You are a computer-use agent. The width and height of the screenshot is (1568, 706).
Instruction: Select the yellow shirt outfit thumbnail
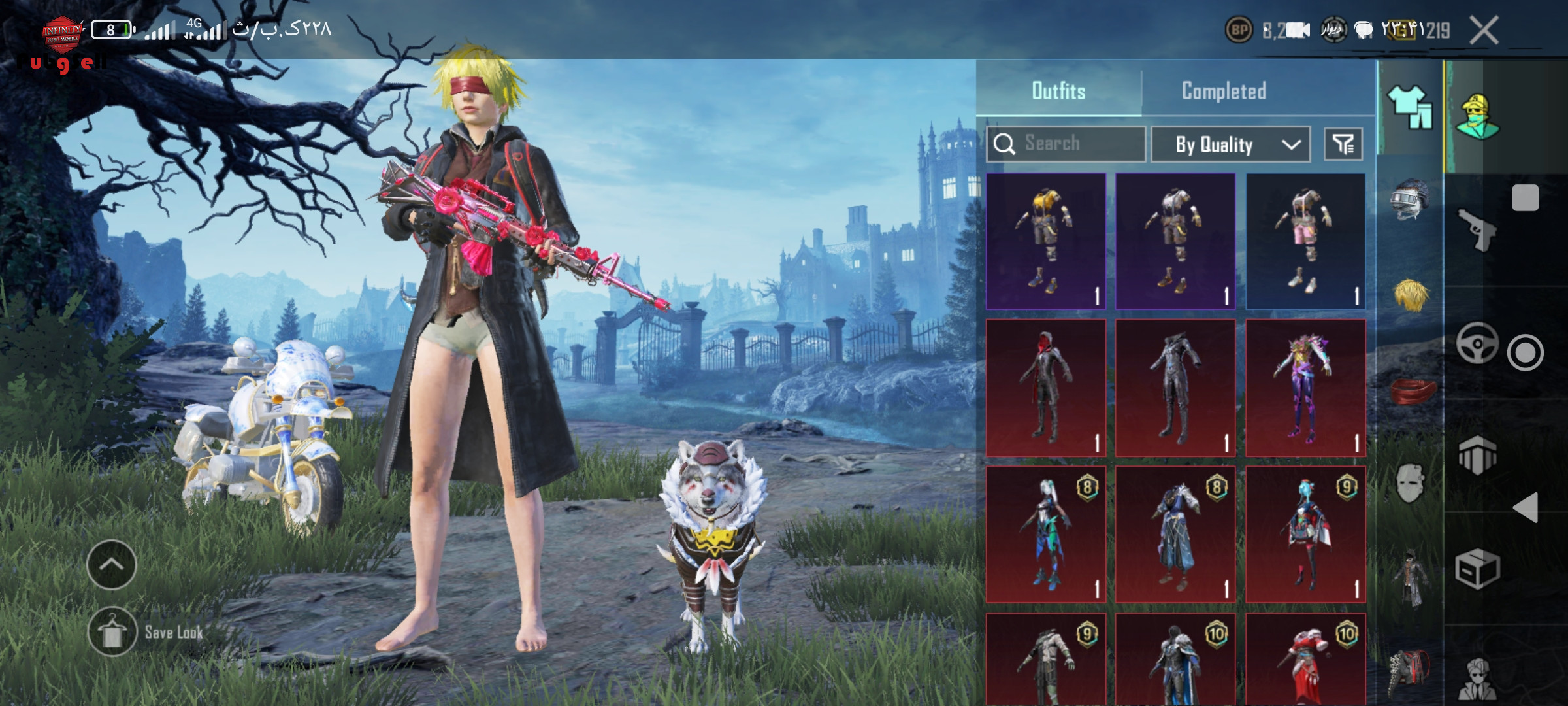(x=1045, y=241)
